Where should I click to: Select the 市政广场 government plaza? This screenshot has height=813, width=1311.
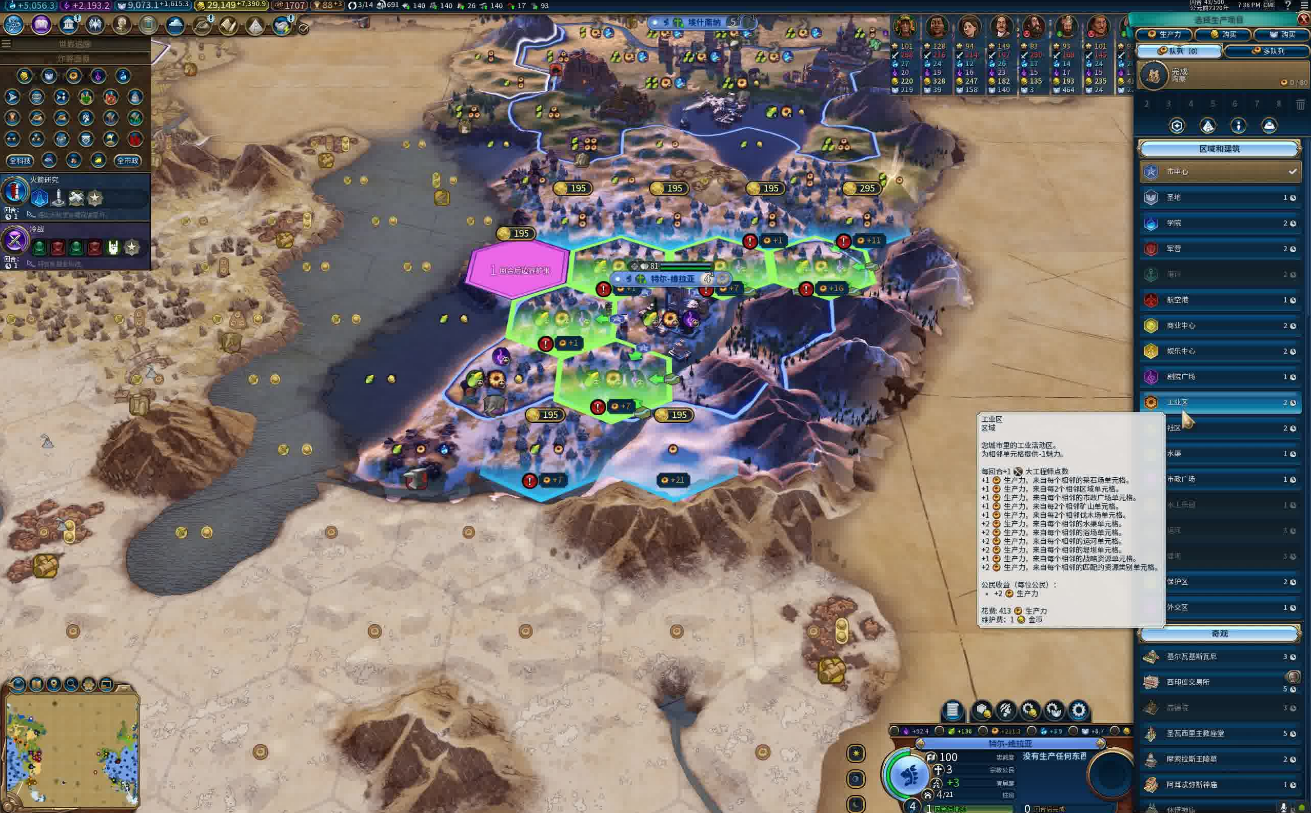[x=1220, y=479]
